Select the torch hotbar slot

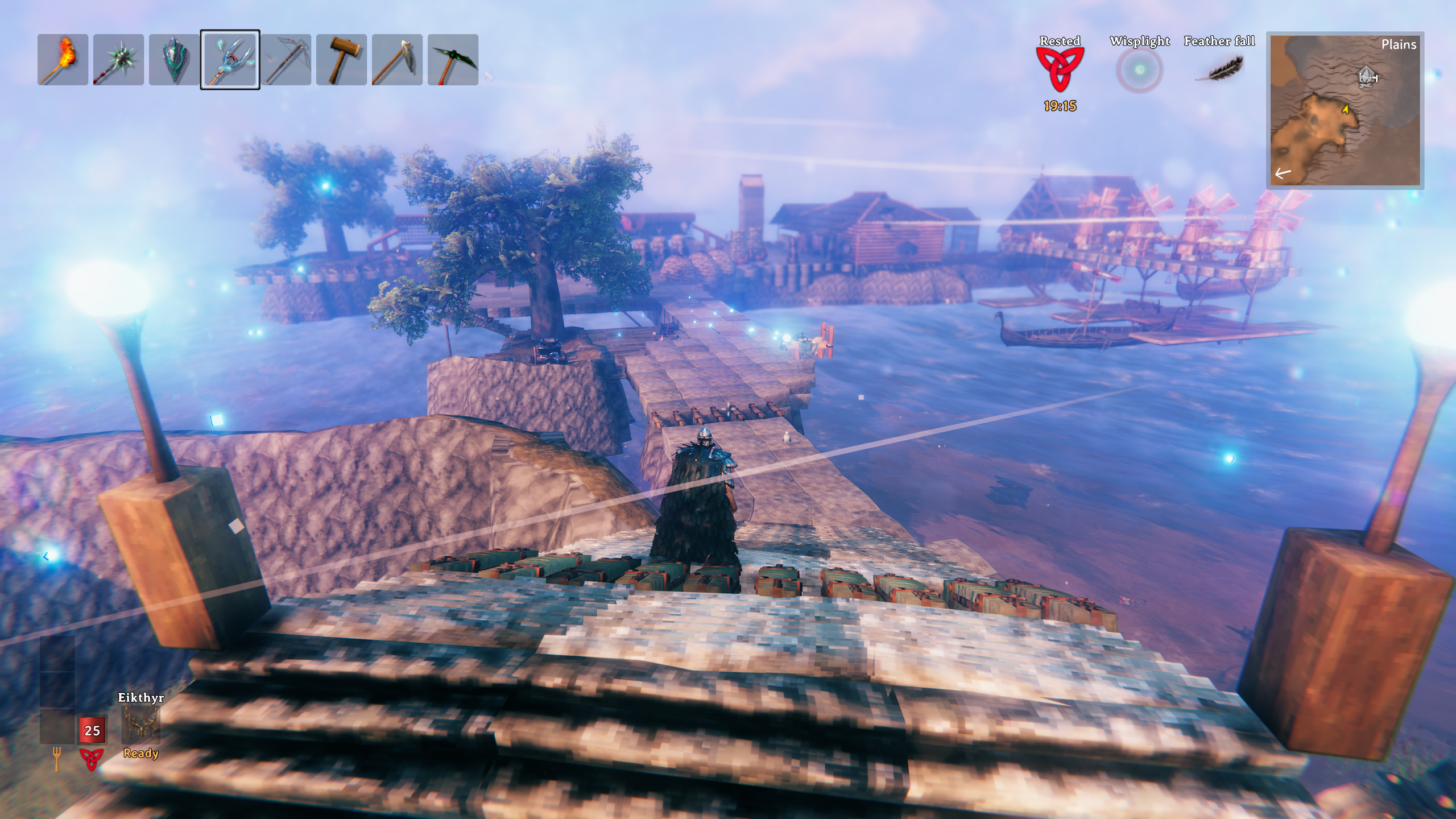(63, 60)
